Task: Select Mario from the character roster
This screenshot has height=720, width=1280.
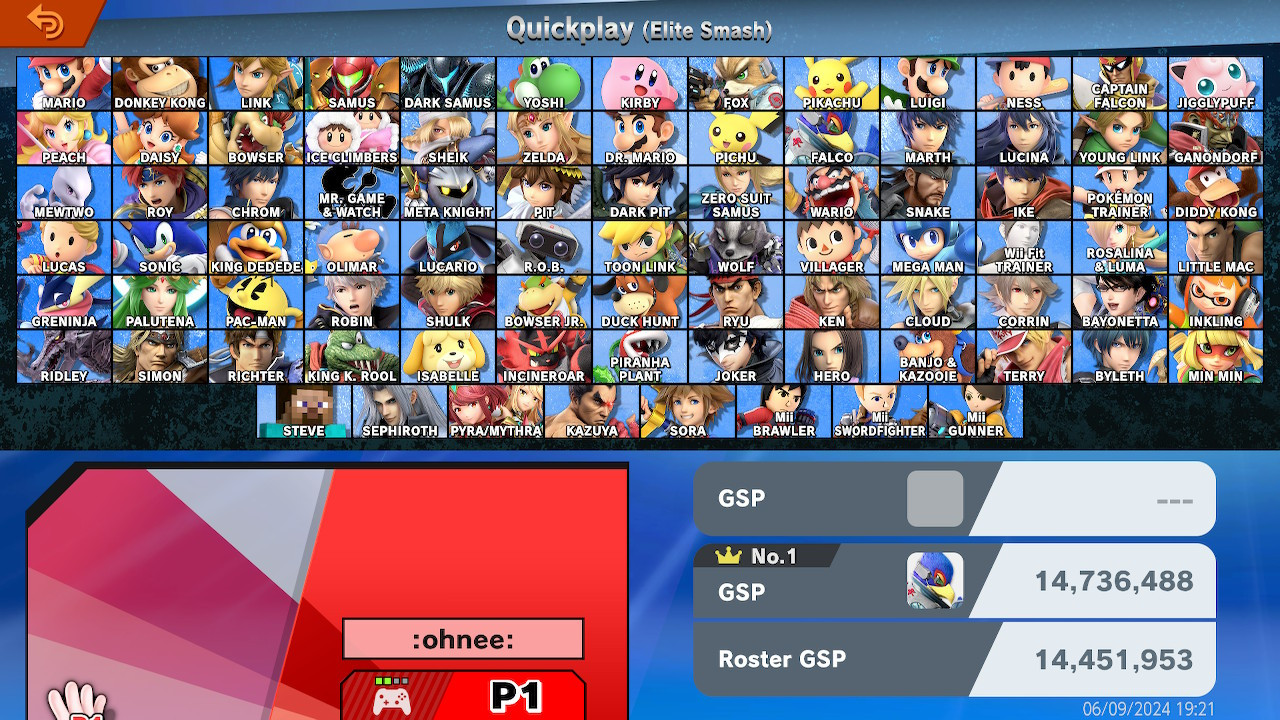Action: [62, 83]
